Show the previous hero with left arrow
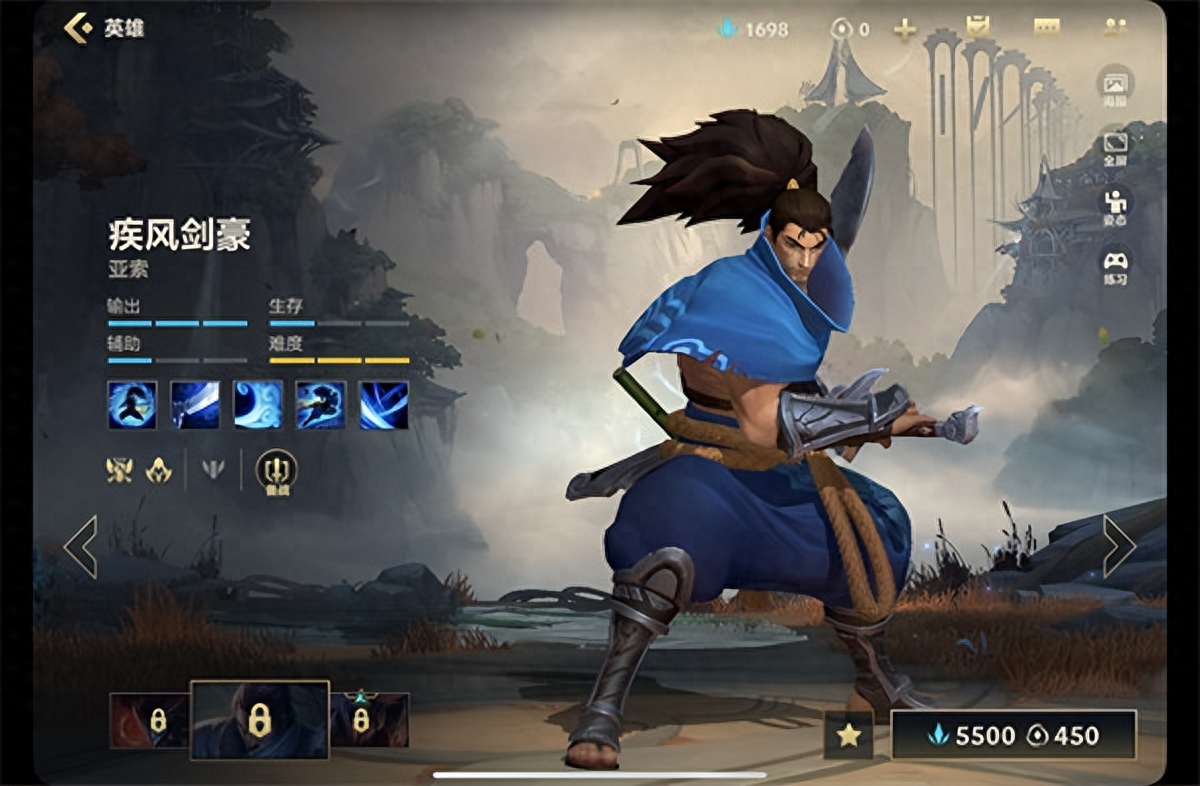 pos(80,546)
